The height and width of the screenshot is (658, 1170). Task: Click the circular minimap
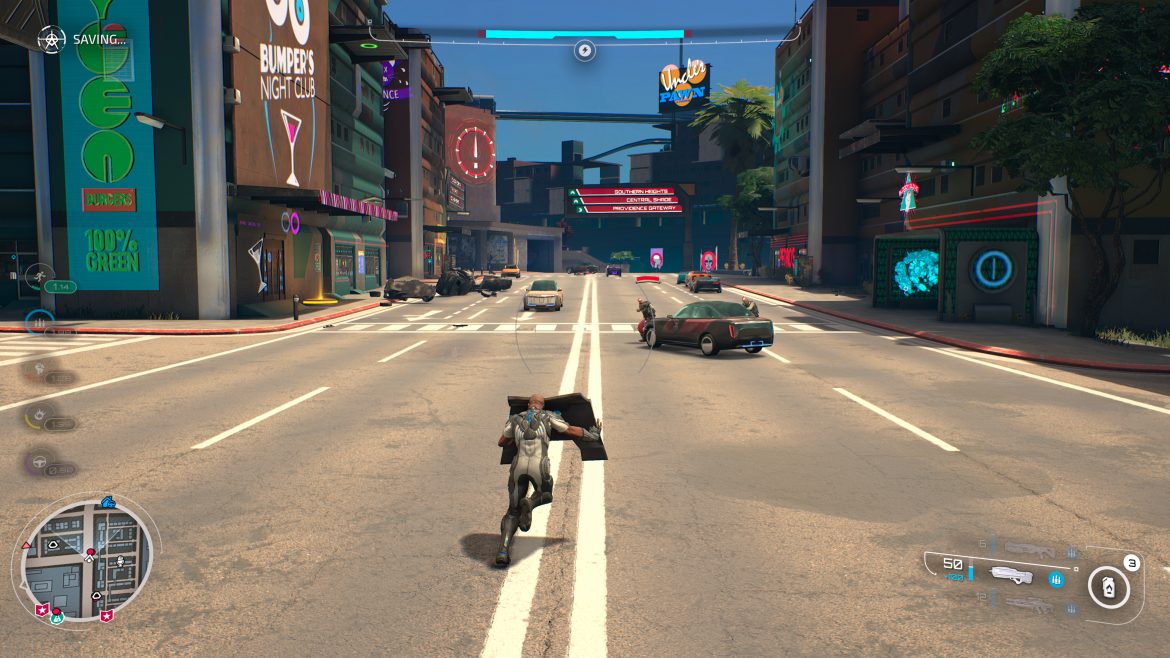pos(88,560)
